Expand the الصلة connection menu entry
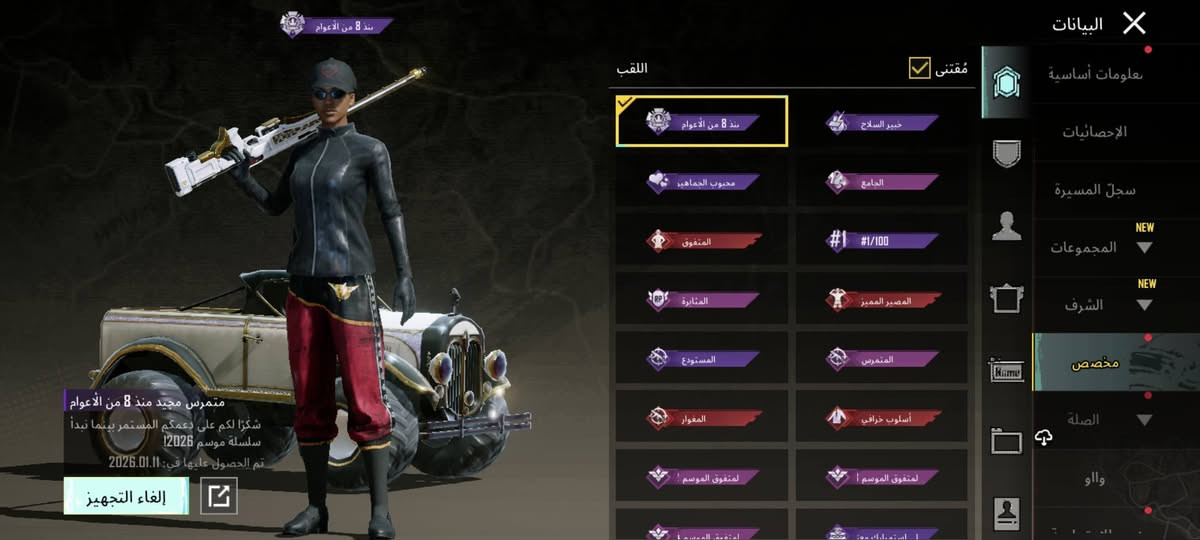1200x540 pixels. coord(1100,420)
